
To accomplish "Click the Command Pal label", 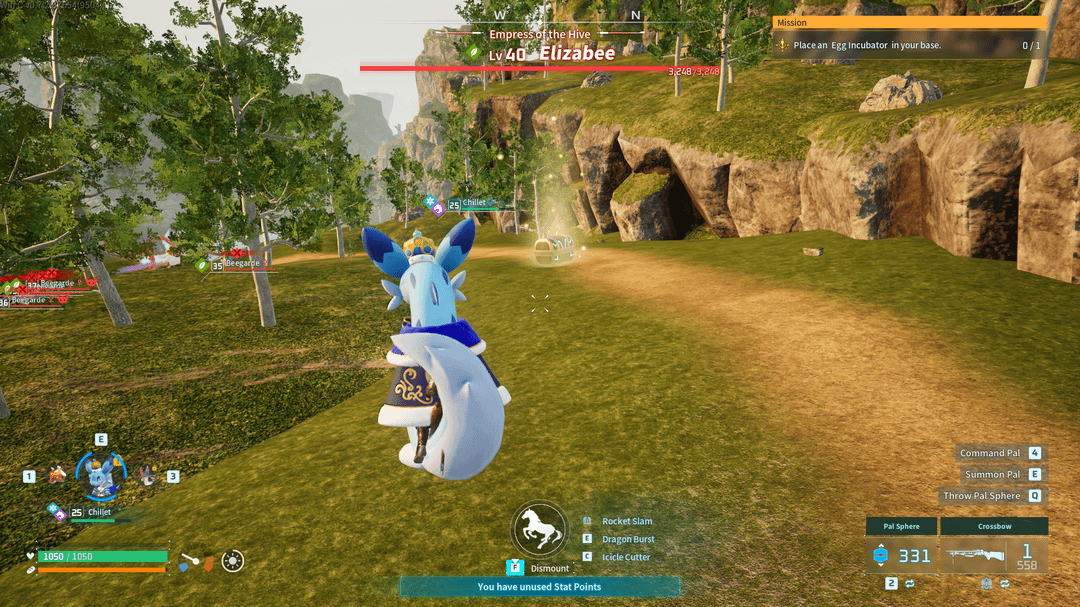I will [990, 453].
